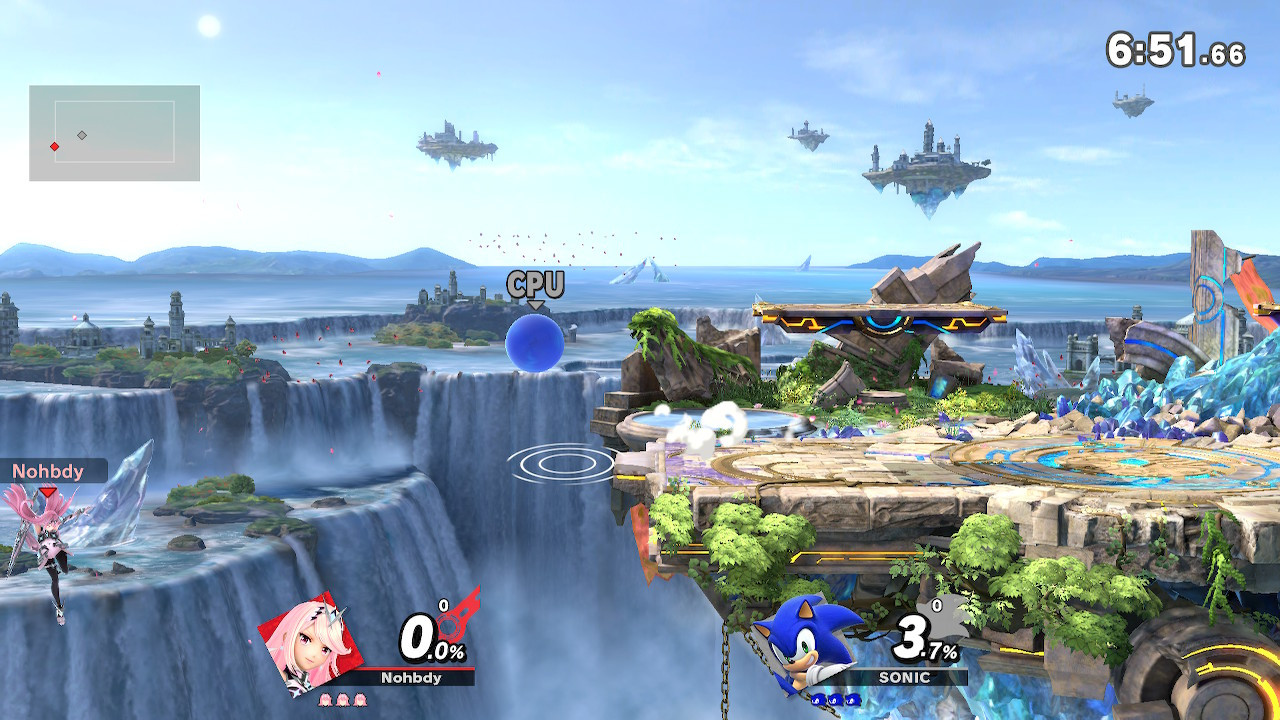This screenshot has height=720, width=1280.
Task: Click the KO counter zero above Sonic's percentage
Action: pos(937,605)
